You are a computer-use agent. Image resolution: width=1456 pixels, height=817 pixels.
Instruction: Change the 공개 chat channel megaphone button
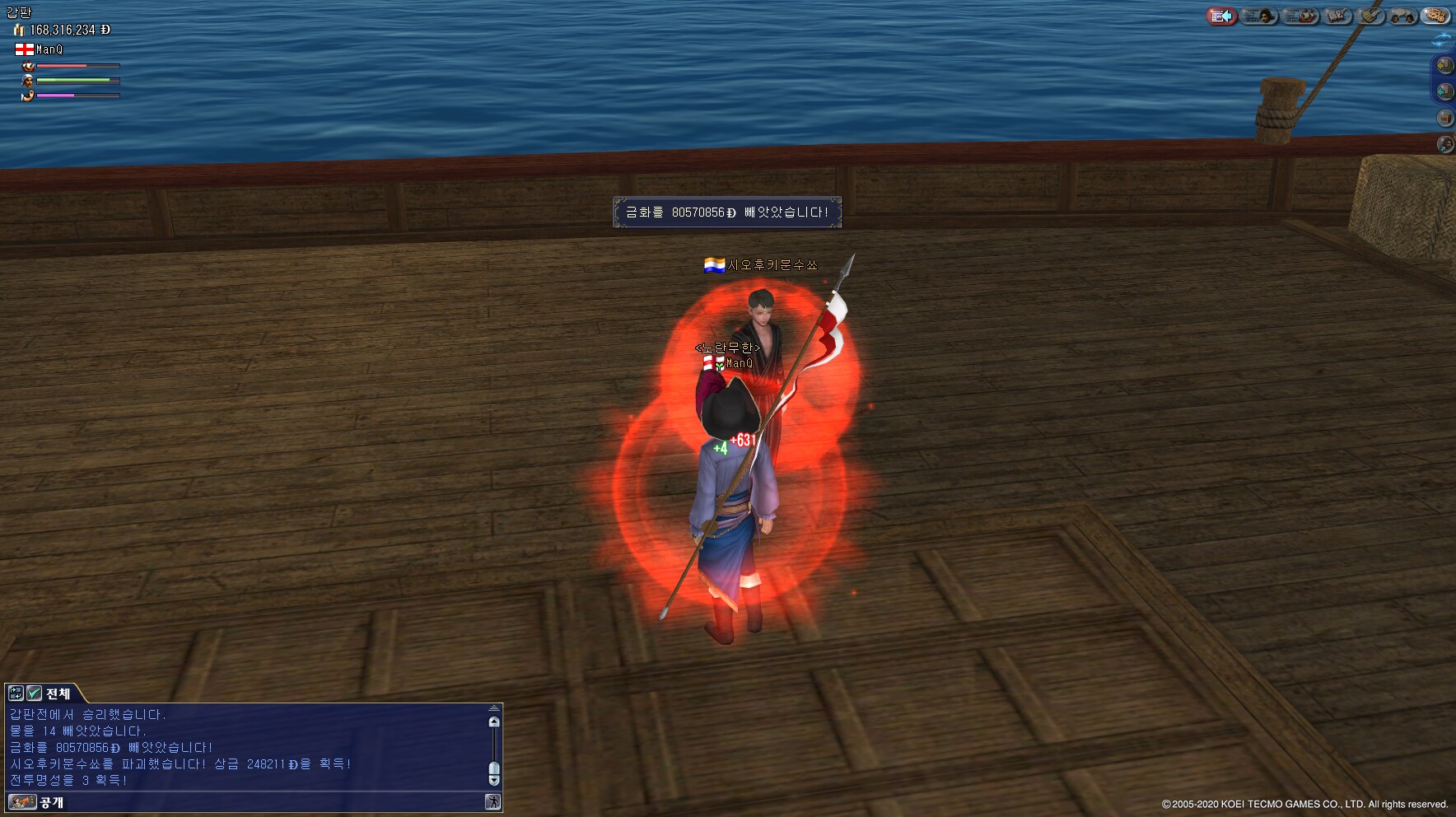coord(22,802)
